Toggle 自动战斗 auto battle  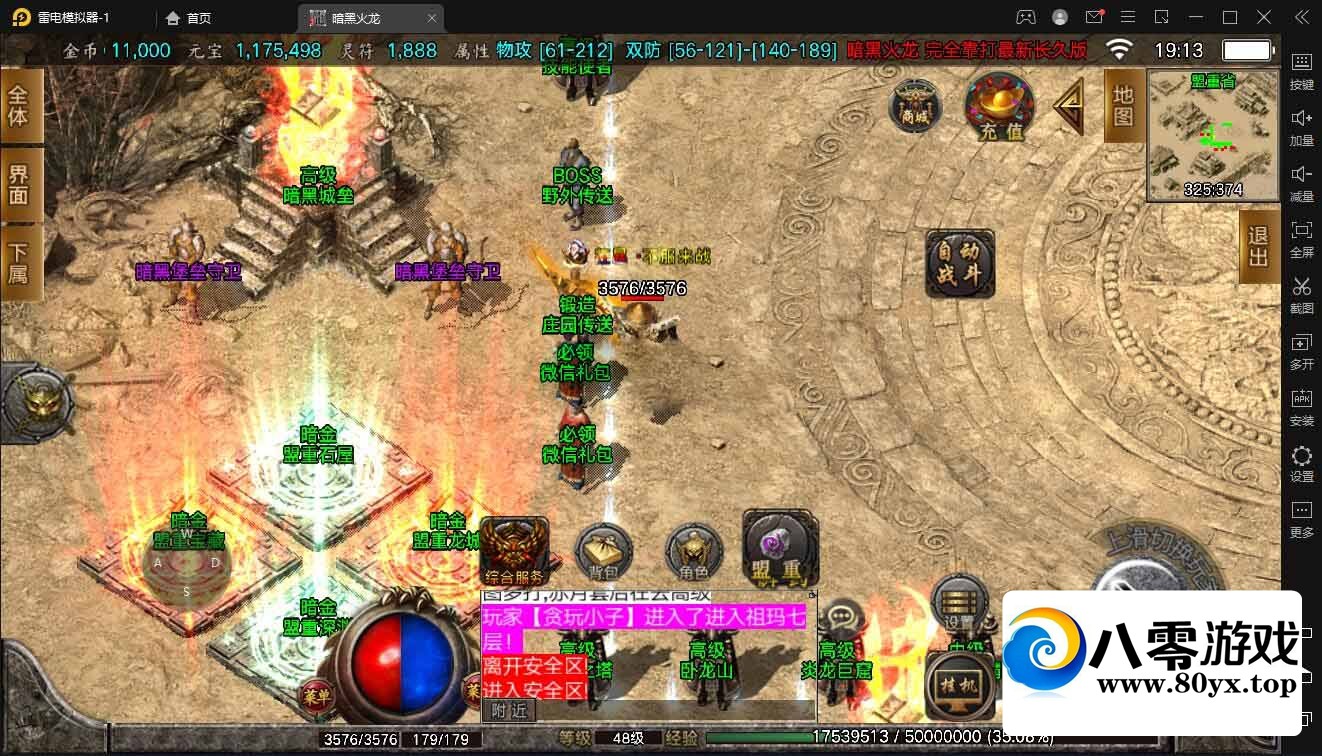coord(960,264)
